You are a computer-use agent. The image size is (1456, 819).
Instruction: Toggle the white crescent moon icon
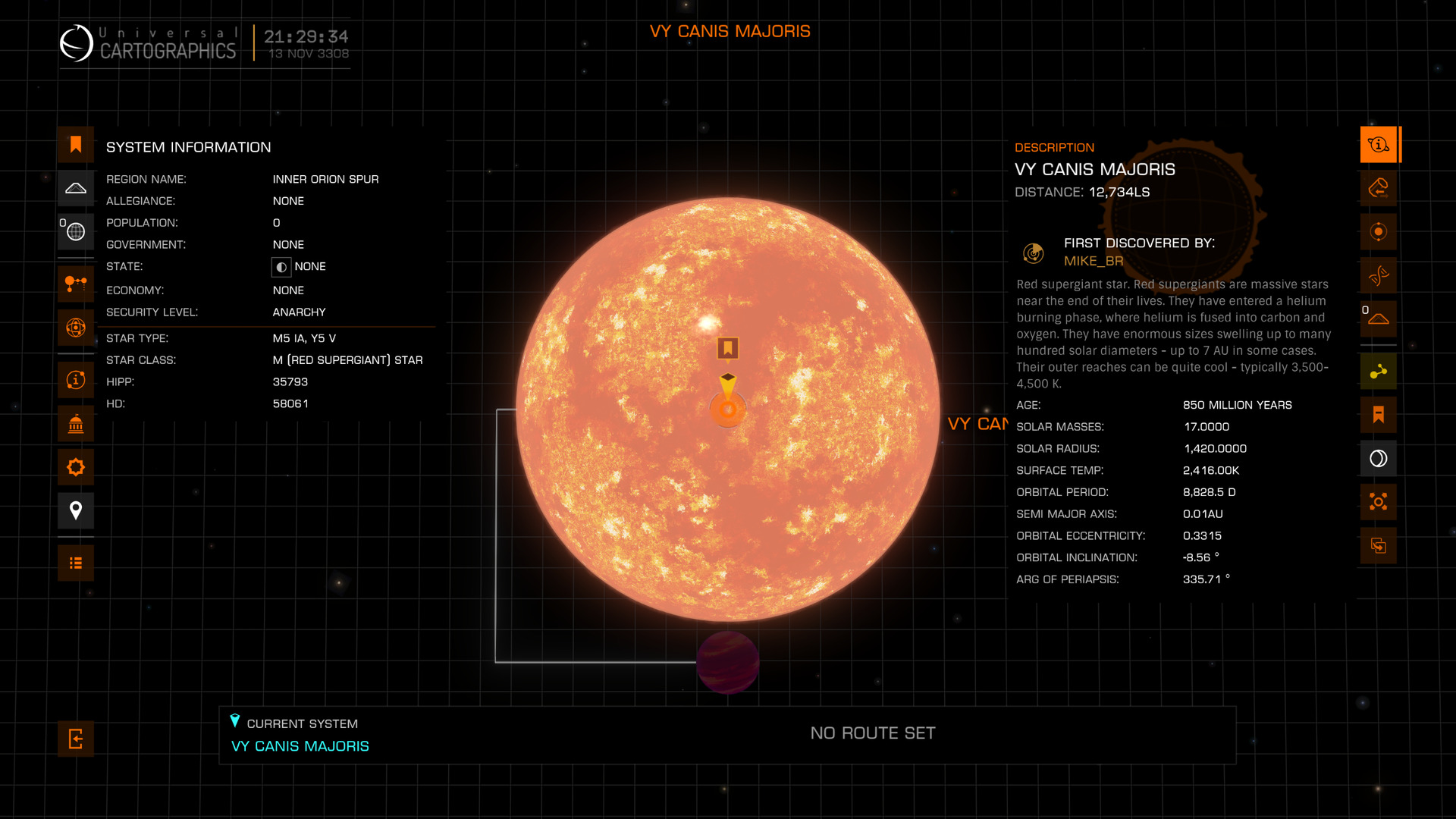coord(1378,458)
